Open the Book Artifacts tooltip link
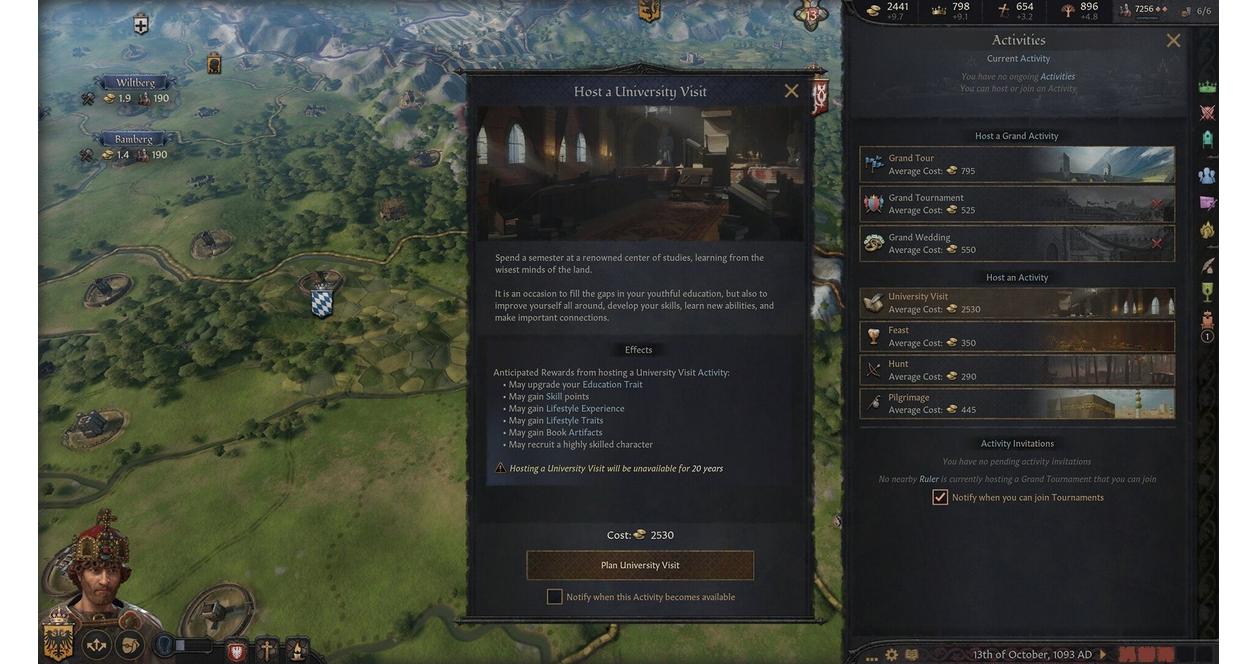The width and height of the screenshot is (1256, 664). tap(574, 433)
